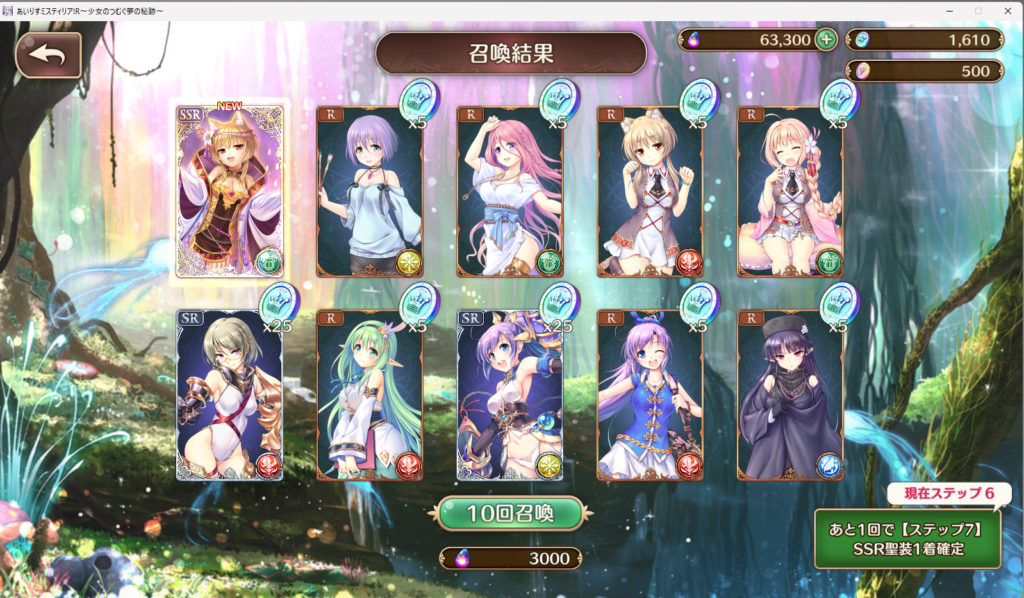Pick the R card with blonde cat-eared girl

650,191
